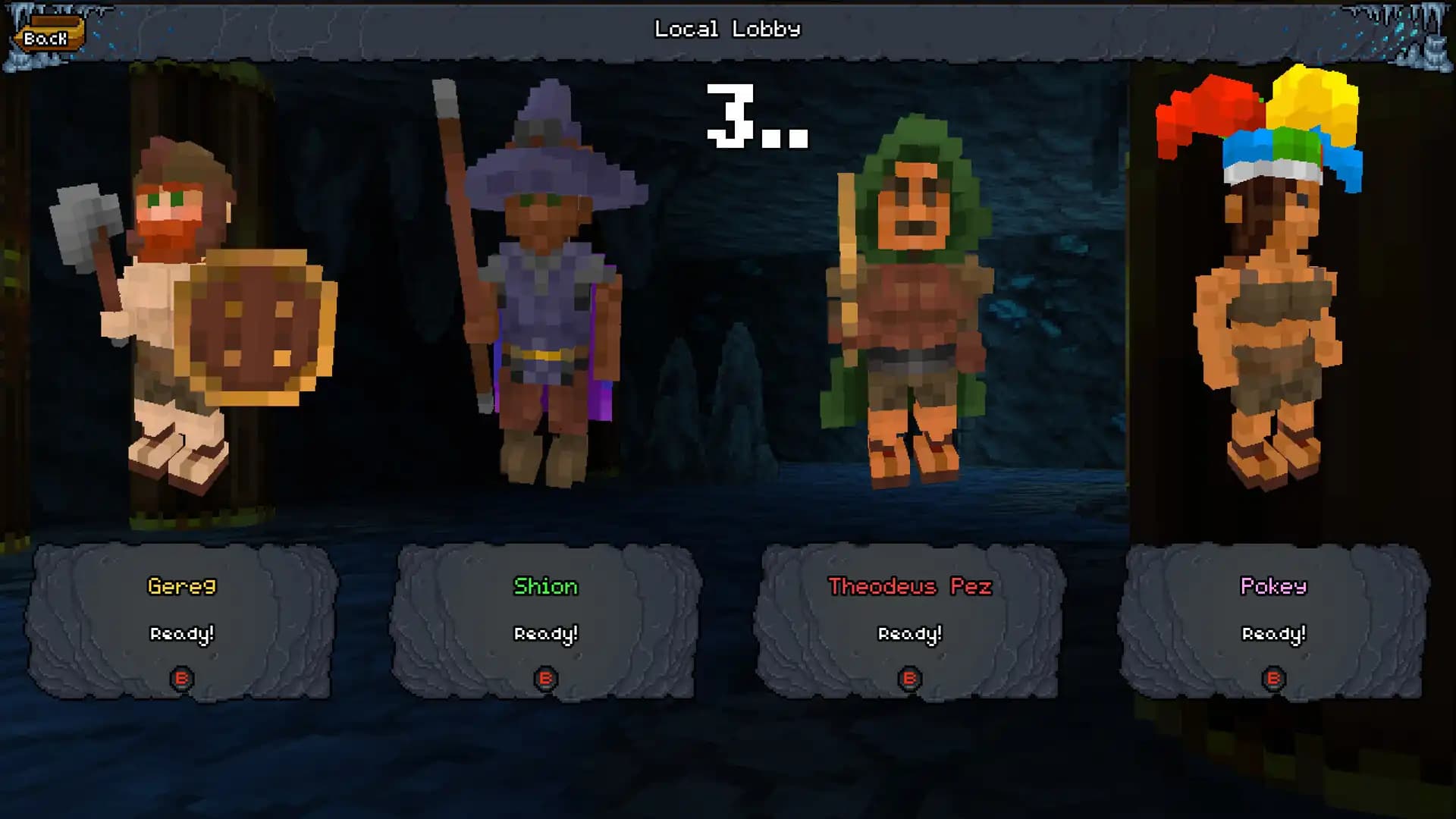This screenshot has width=1456, height=819.
Task: Expand Pokey's stone info card
Action: pyautogui.click(x=1273, y=618)
